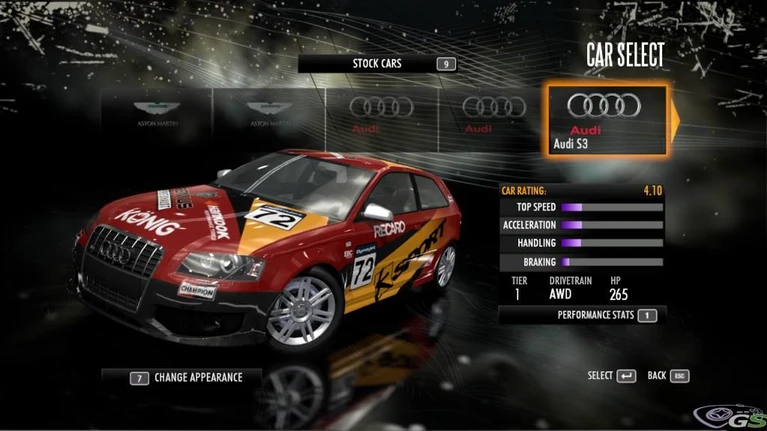The image size is (767, 431).
Task: Confirm the car with Select
Action: [x=611, y=376]
